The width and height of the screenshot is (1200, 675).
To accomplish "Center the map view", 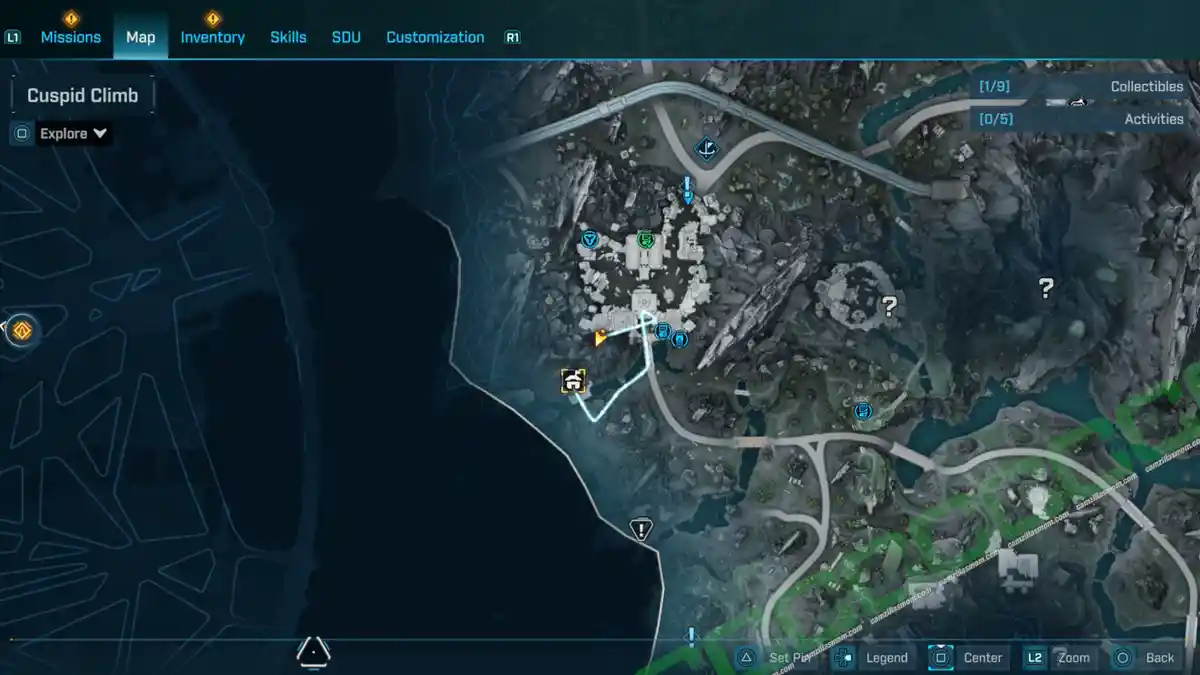I will tap(968, 657).
